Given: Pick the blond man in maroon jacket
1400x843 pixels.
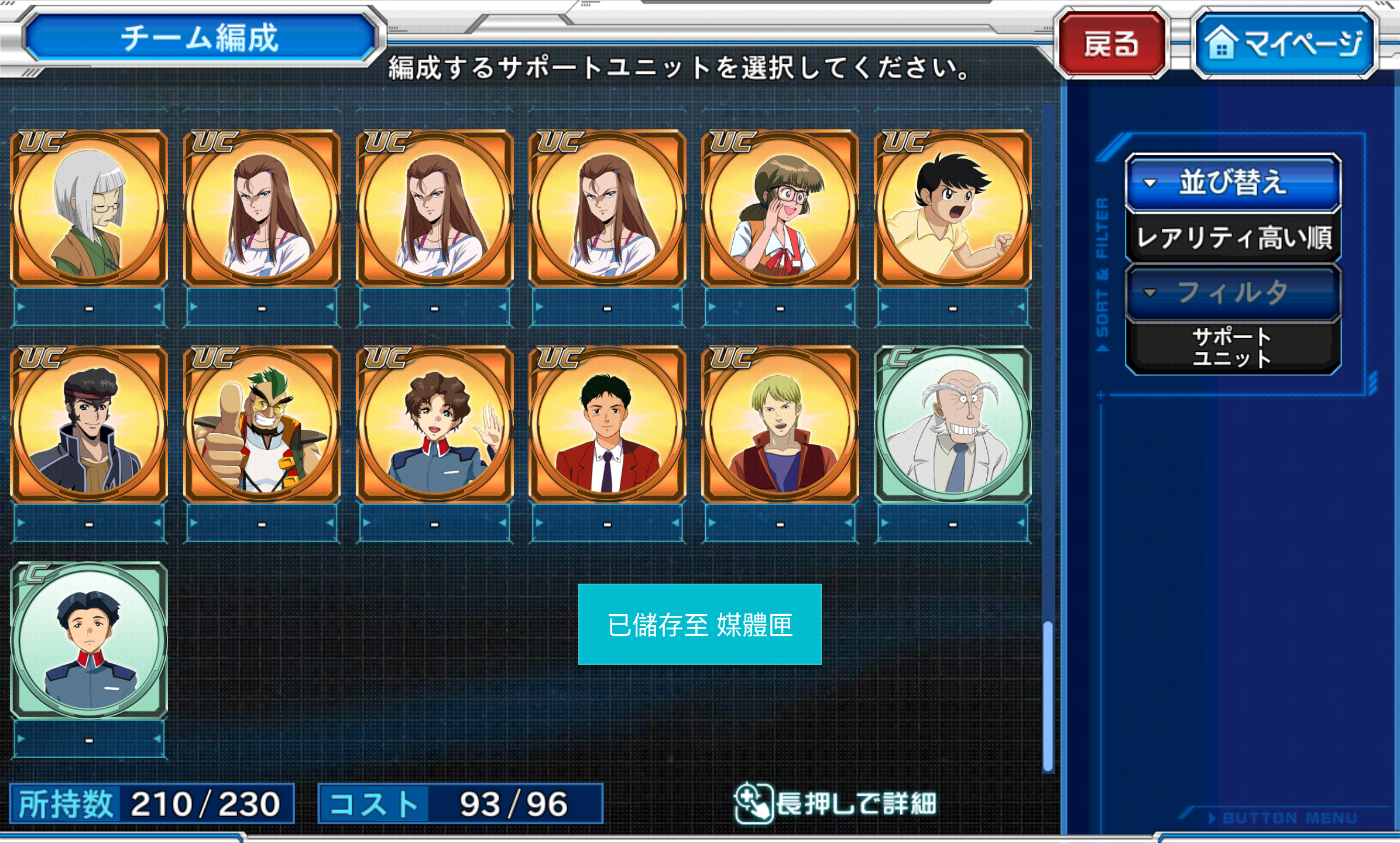Looking at the screenshot, I should coord(780,424).
